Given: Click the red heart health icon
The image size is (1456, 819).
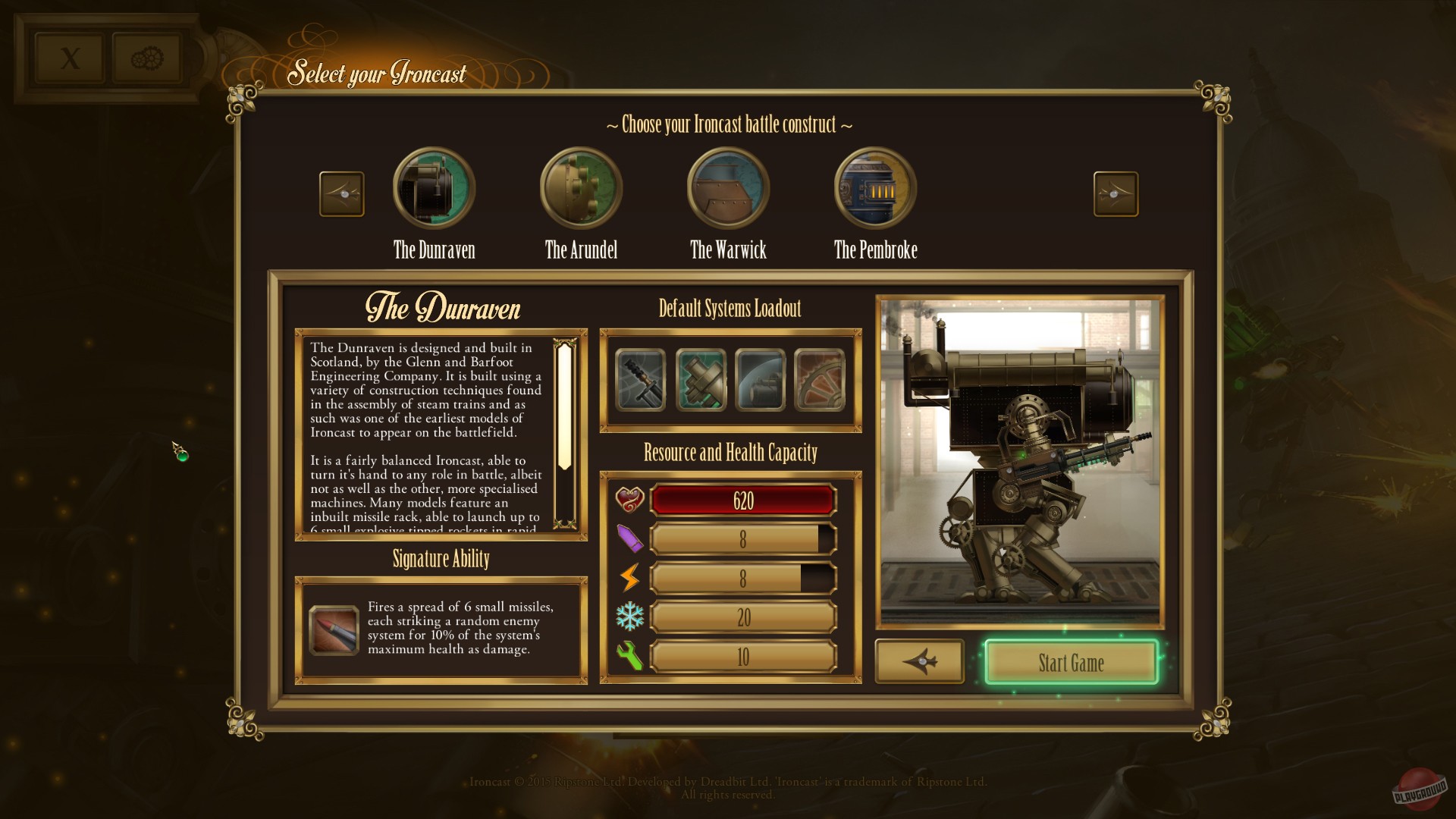Looking at the screenshot, I should pyautogui.click(x=631, y=499).
